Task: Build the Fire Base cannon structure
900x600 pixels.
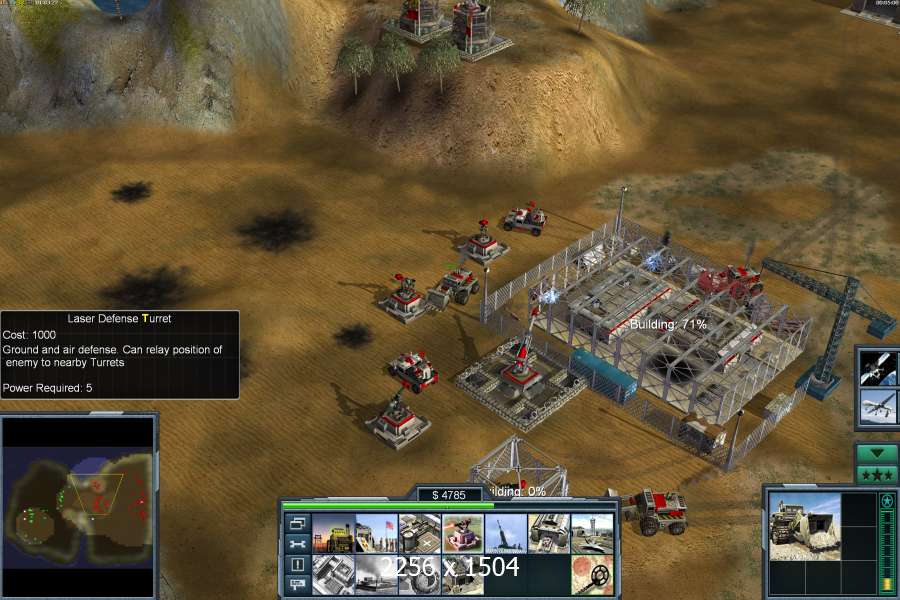Action: click(x=505, y=534)
